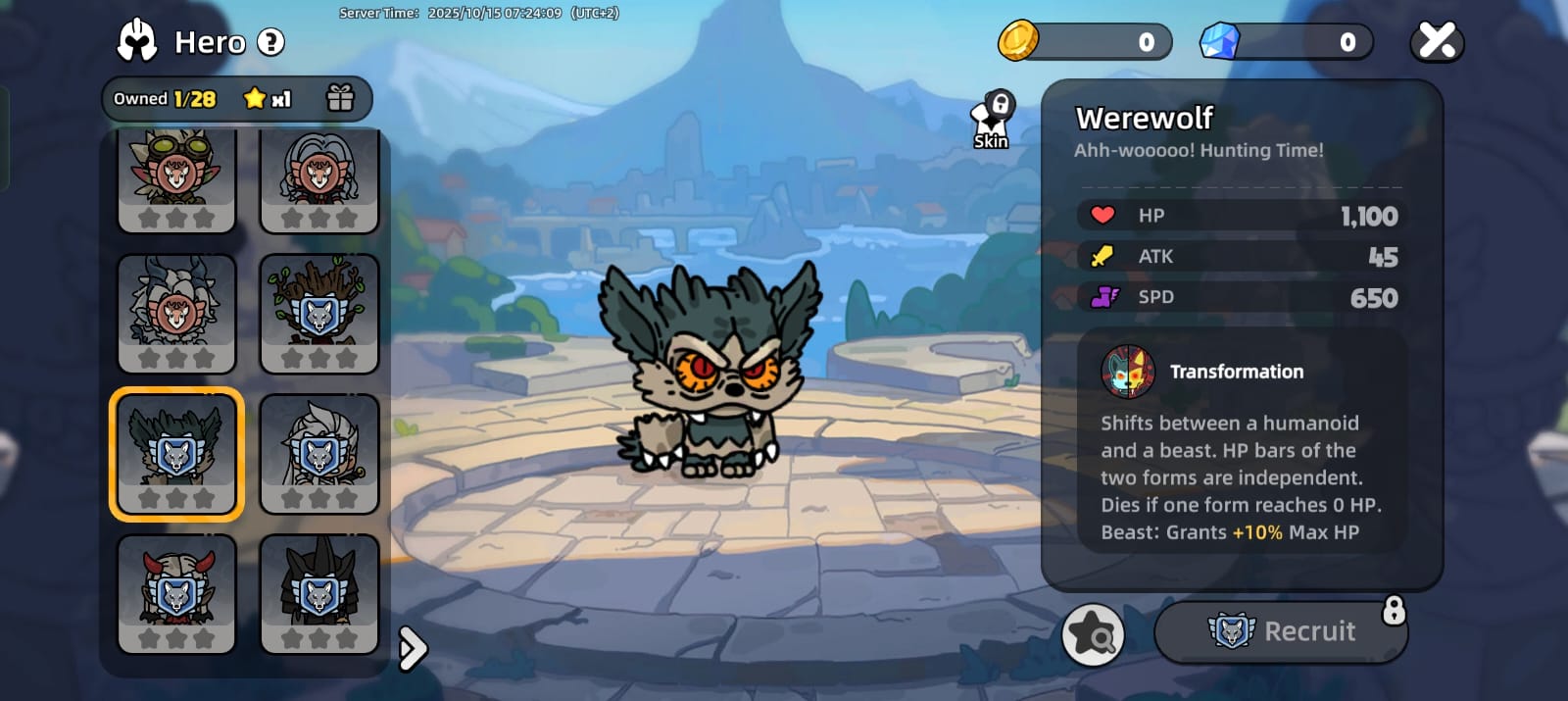Screen dimensions: 1568x701
Task: Select the red-horned hero portrait
Action: pos(176,593)
